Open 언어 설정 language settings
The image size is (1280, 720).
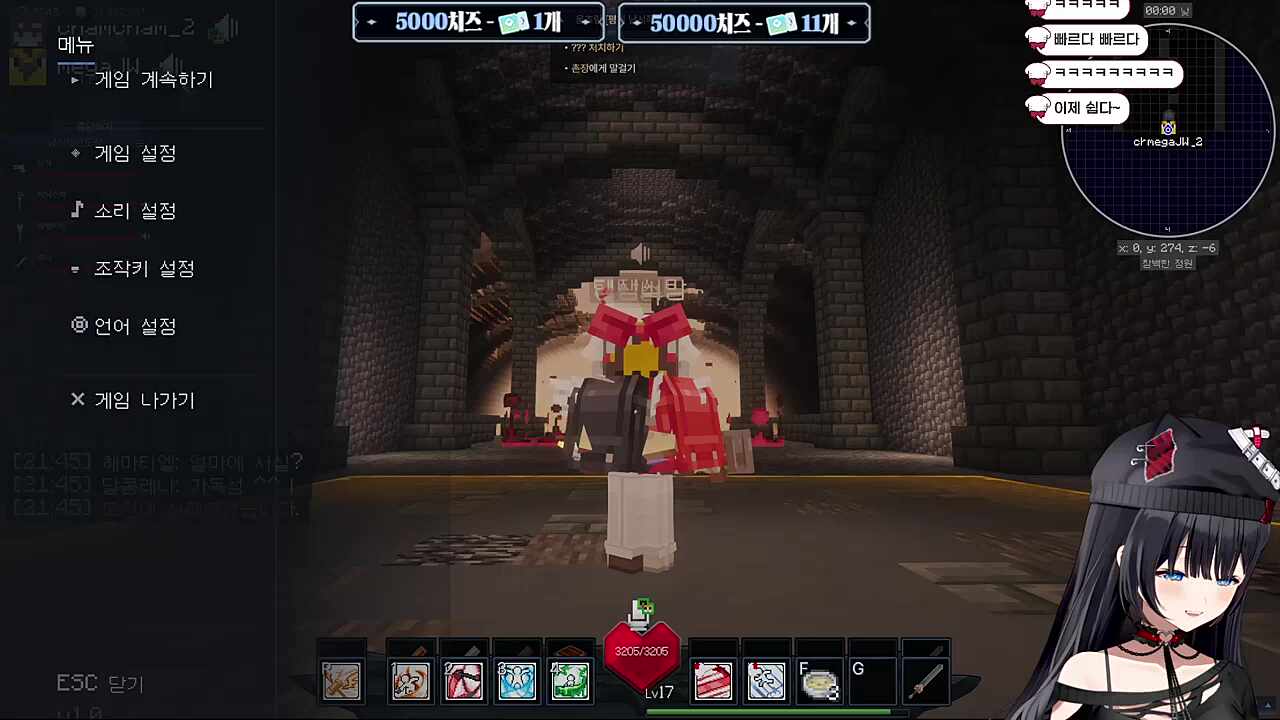tap(135, 327)
